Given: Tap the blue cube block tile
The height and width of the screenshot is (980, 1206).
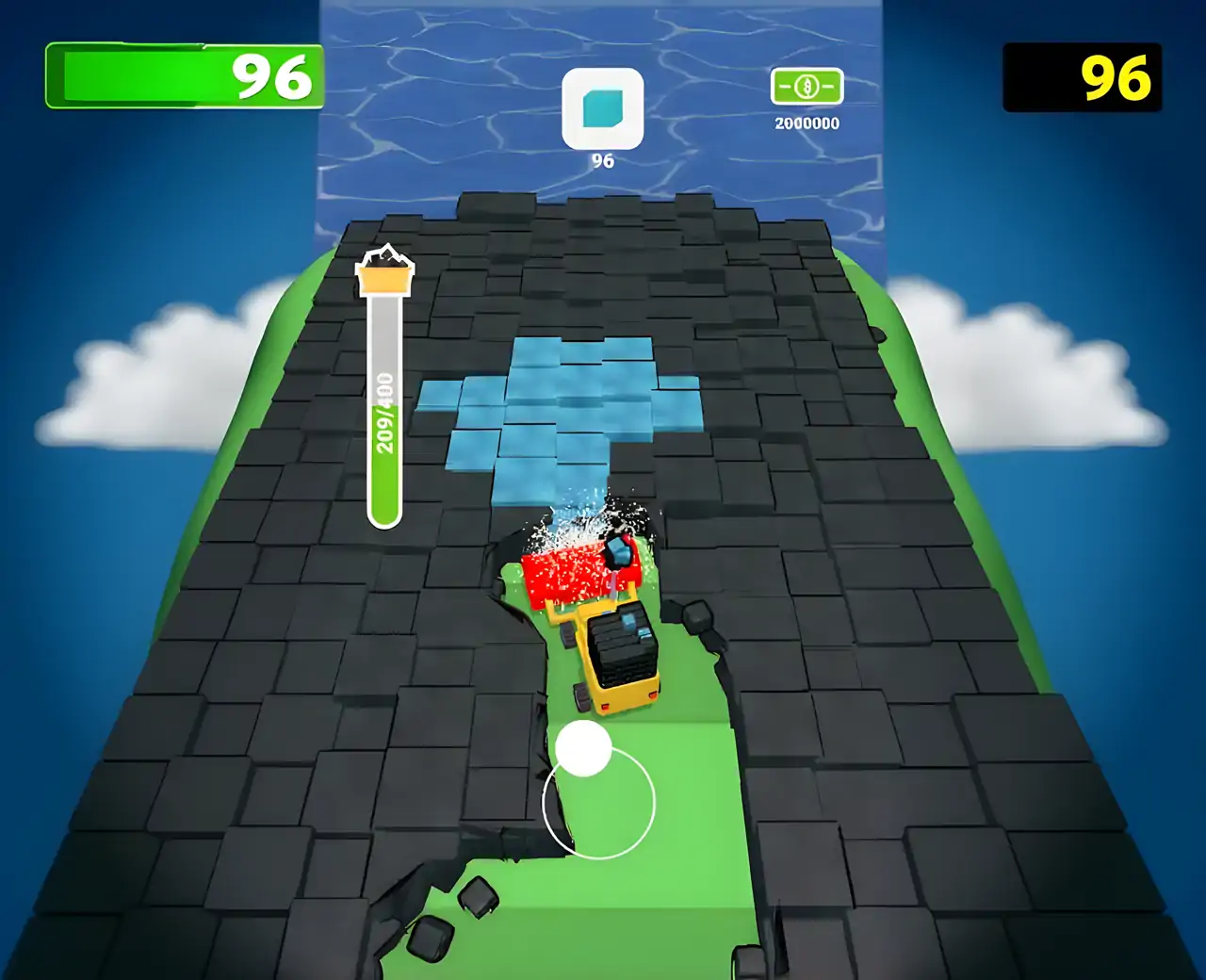Looking at the screenshot, I should pyautogui.click(x=602, y=108).
